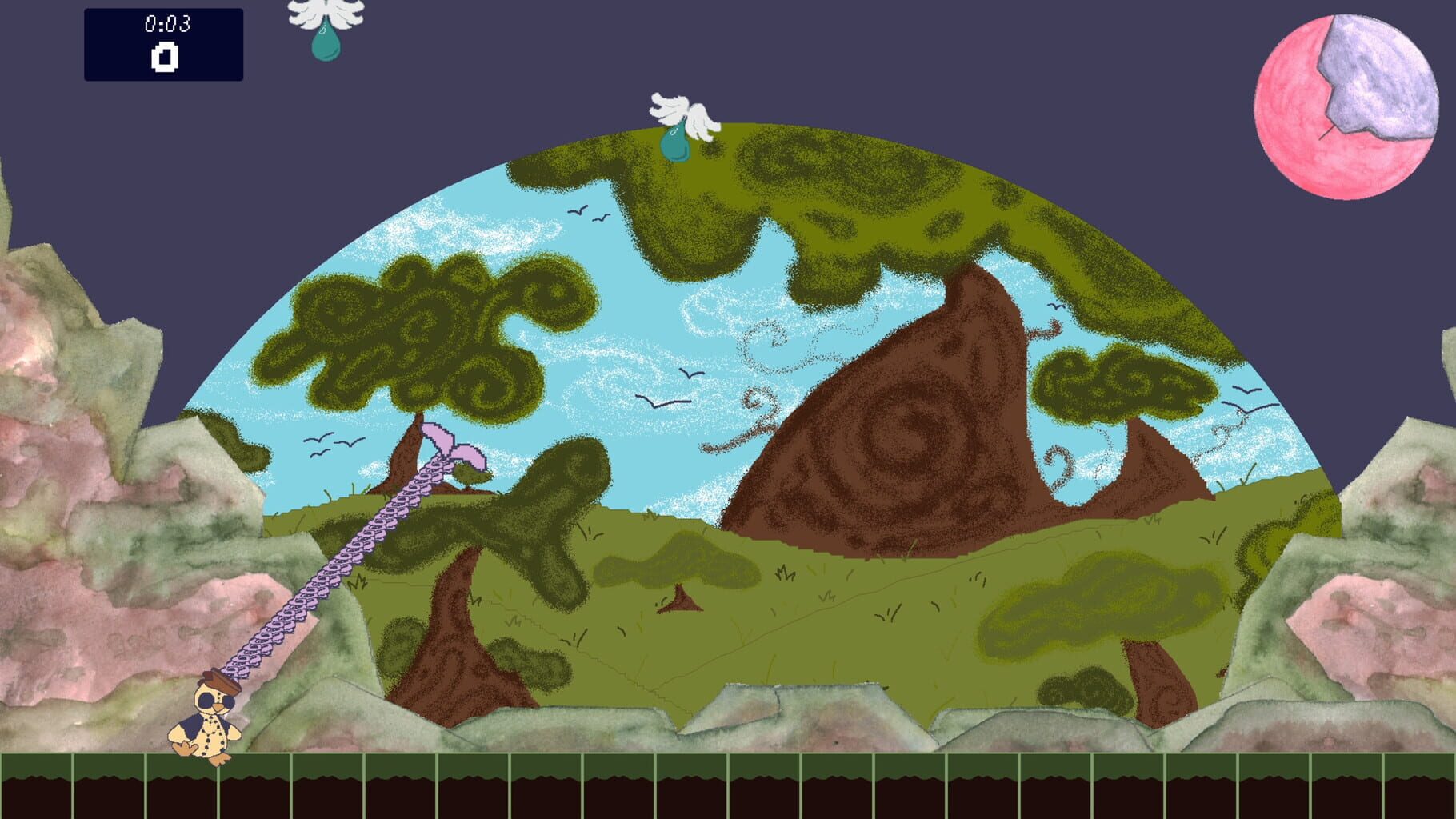Click the timer reading 0:03
This screenshot has height=819, width=1456.
(163, 24)
